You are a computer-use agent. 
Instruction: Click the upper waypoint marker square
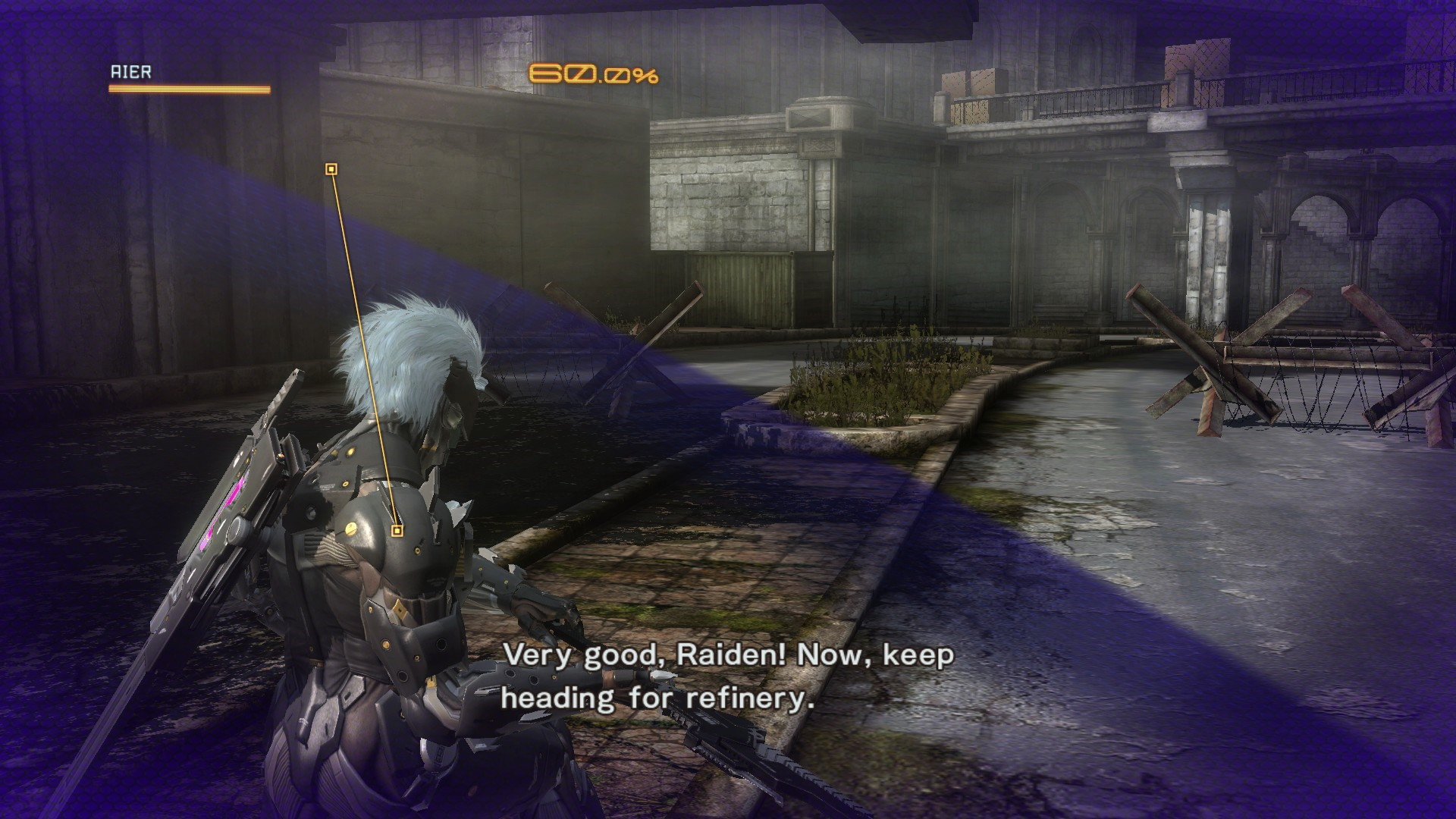(x=331, y=168)
